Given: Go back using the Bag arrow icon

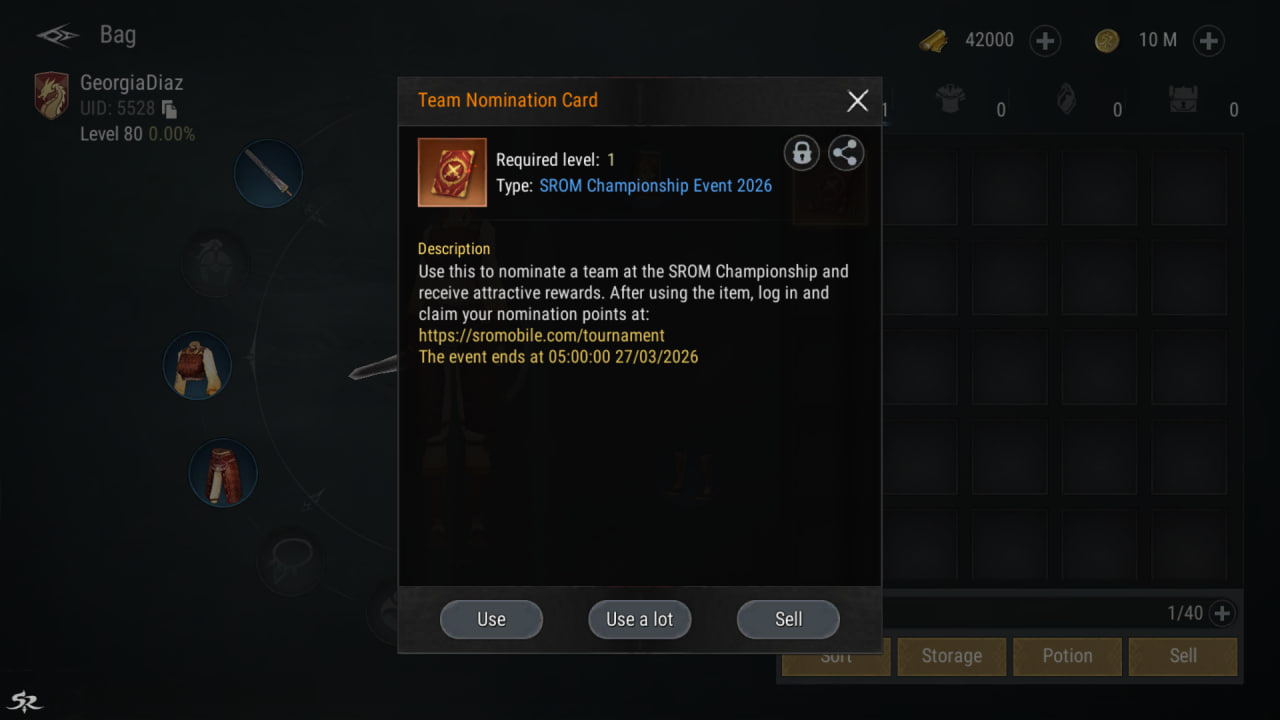Looking at the screenshot, I should (58, 36).
